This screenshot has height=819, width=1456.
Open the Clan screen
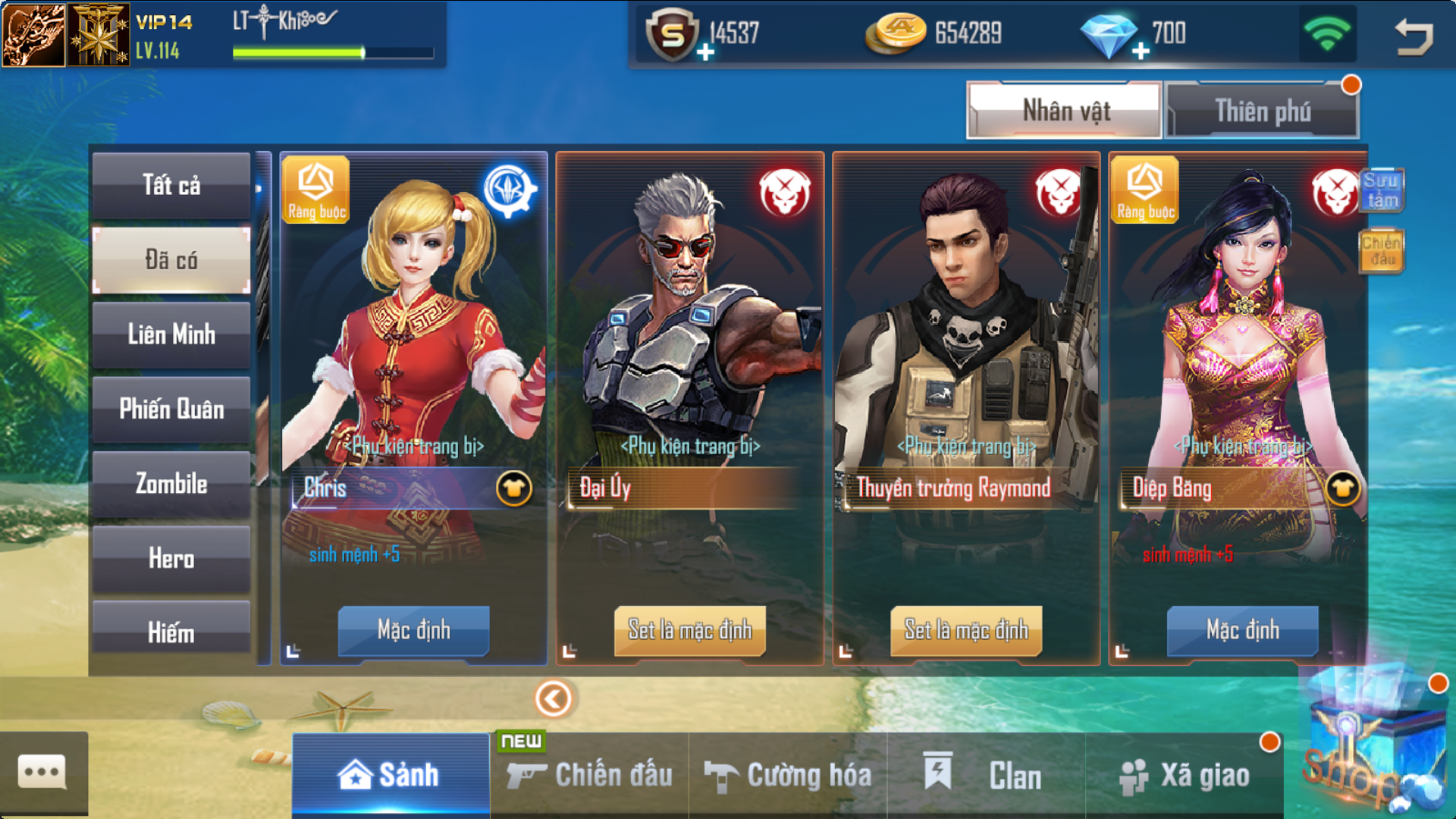[986, 775]
